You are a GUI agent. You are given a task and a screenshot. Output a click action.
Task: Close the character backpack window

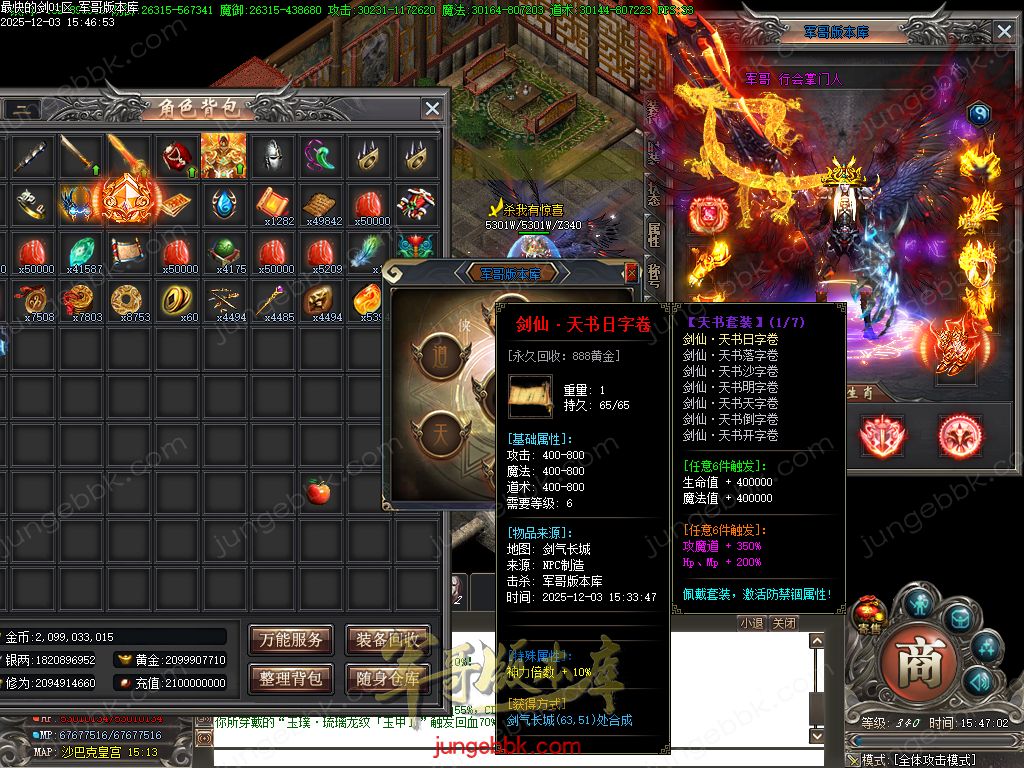point(432,108)
